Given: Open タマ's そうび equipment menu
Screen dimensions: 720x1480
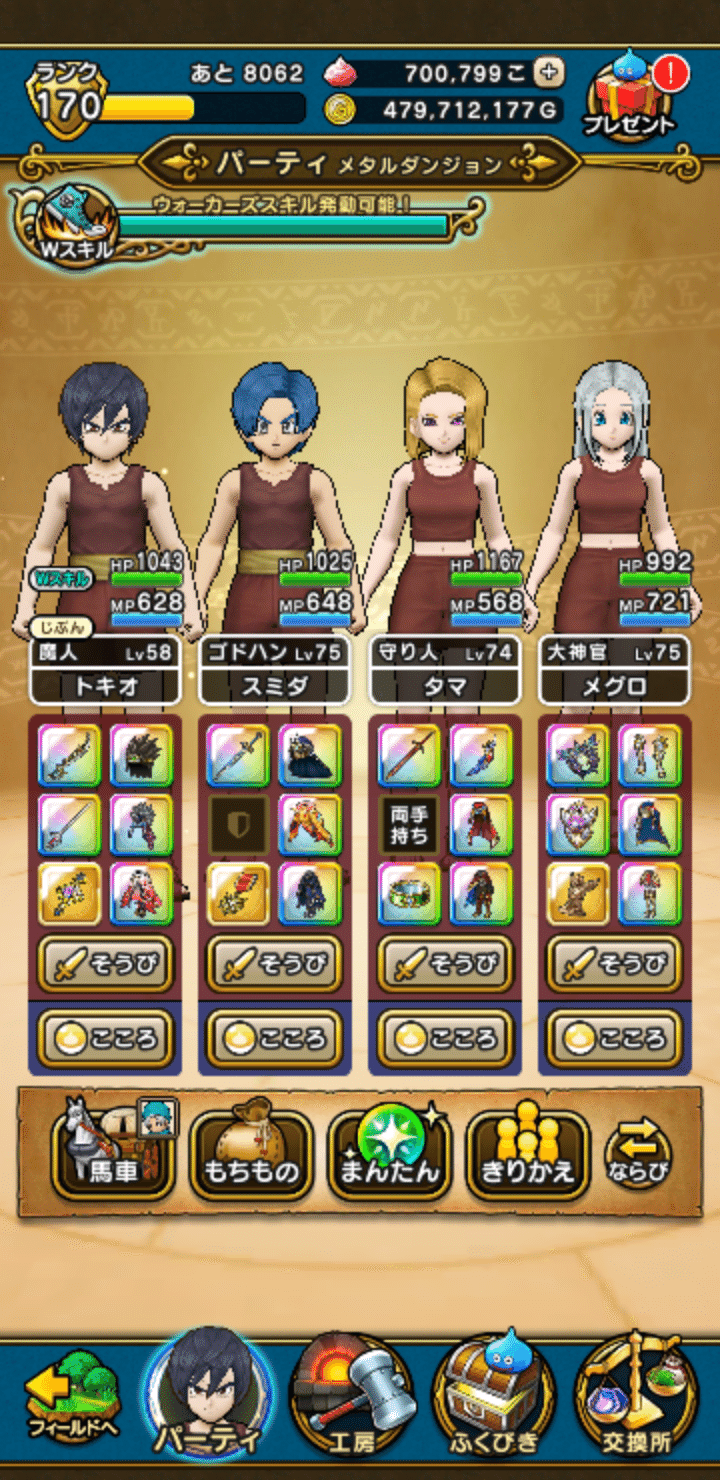Looking at the screenshot, I should (x=445, y=964).
